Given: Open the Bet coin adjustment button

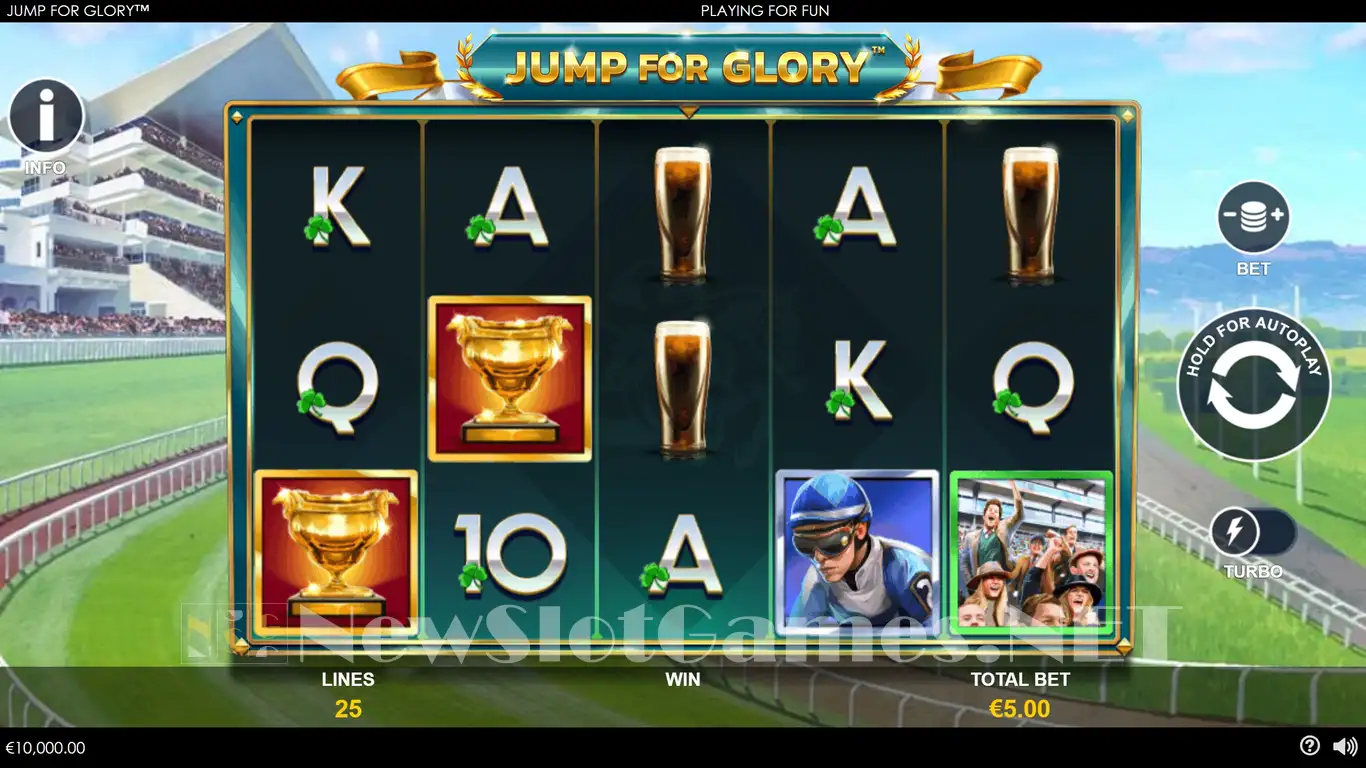Looking at the screenshot, I should [x=1253, y=217].
